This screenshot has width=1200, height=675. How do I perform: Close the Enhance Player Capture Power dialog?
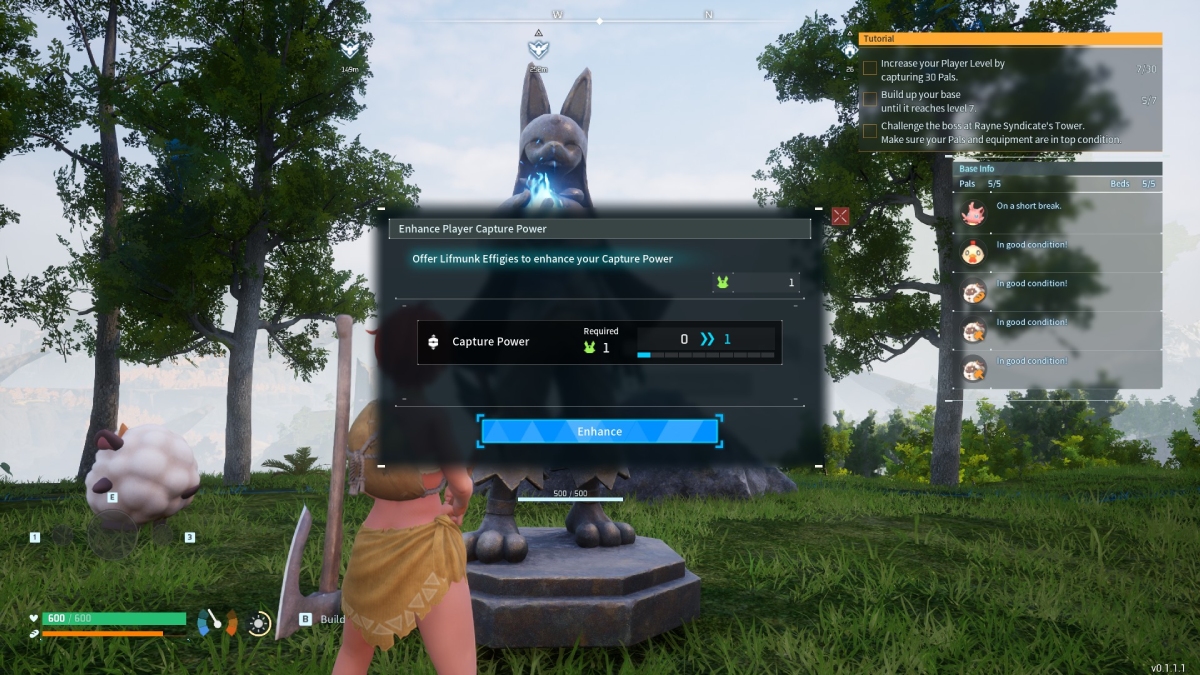(x=840, y=216)
